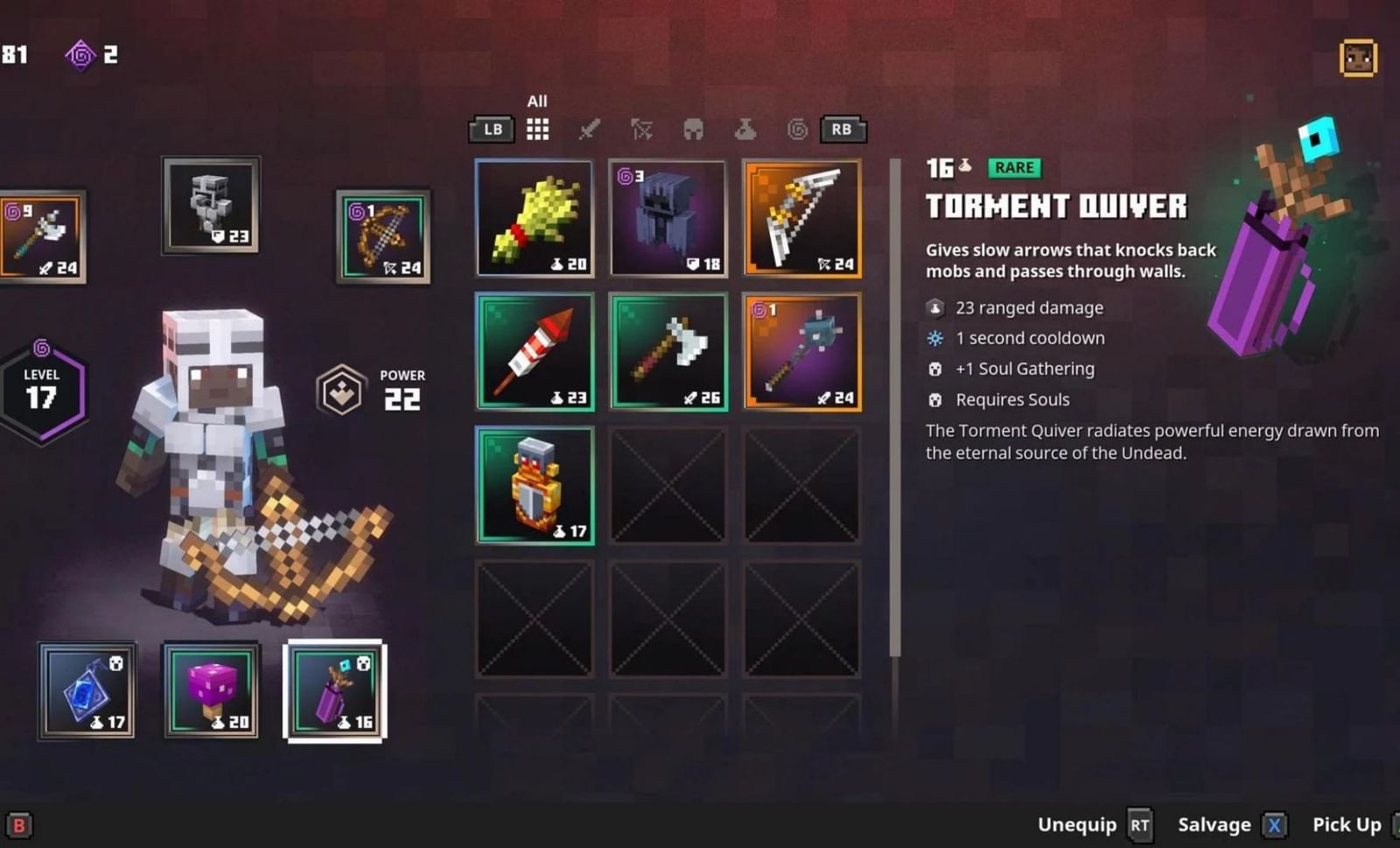Select the equipped mushroom artifact slot
Screen dimensions: 1400x848
click(x=211, y=690)
